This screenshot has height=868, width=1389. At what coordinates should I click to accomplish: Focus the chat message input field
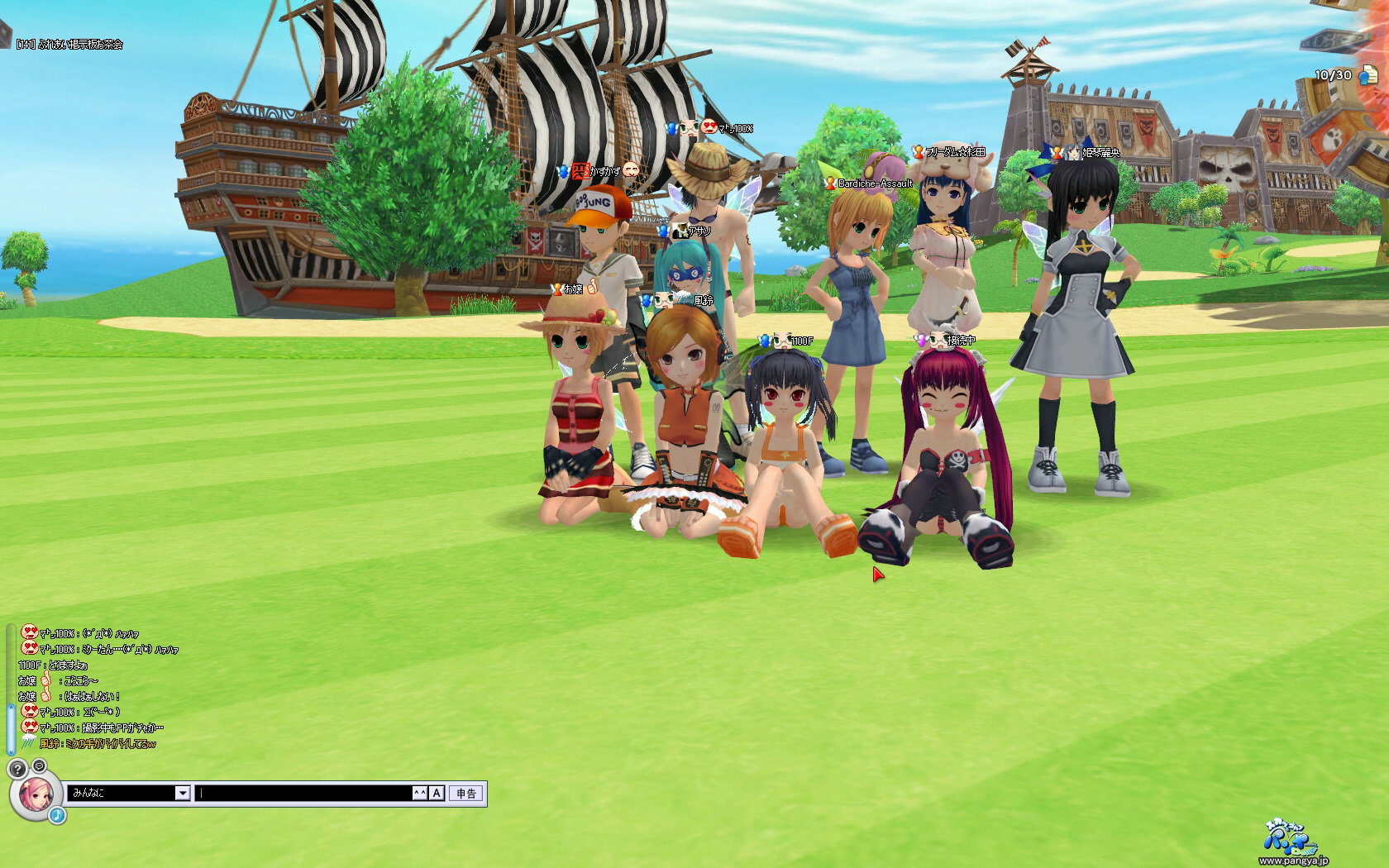click(x=304, y=794)
